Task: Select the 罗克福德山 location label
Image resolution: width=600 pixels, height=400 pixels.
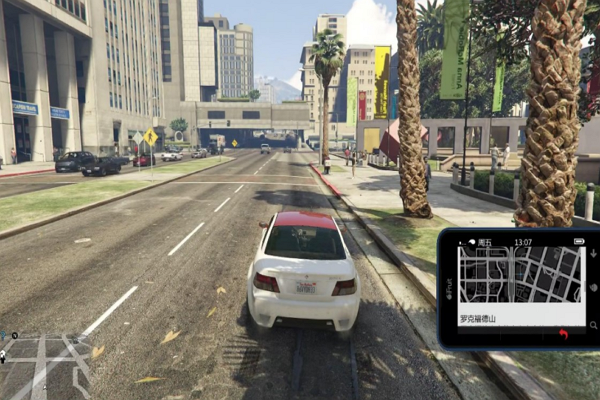Action: (479, 318)
